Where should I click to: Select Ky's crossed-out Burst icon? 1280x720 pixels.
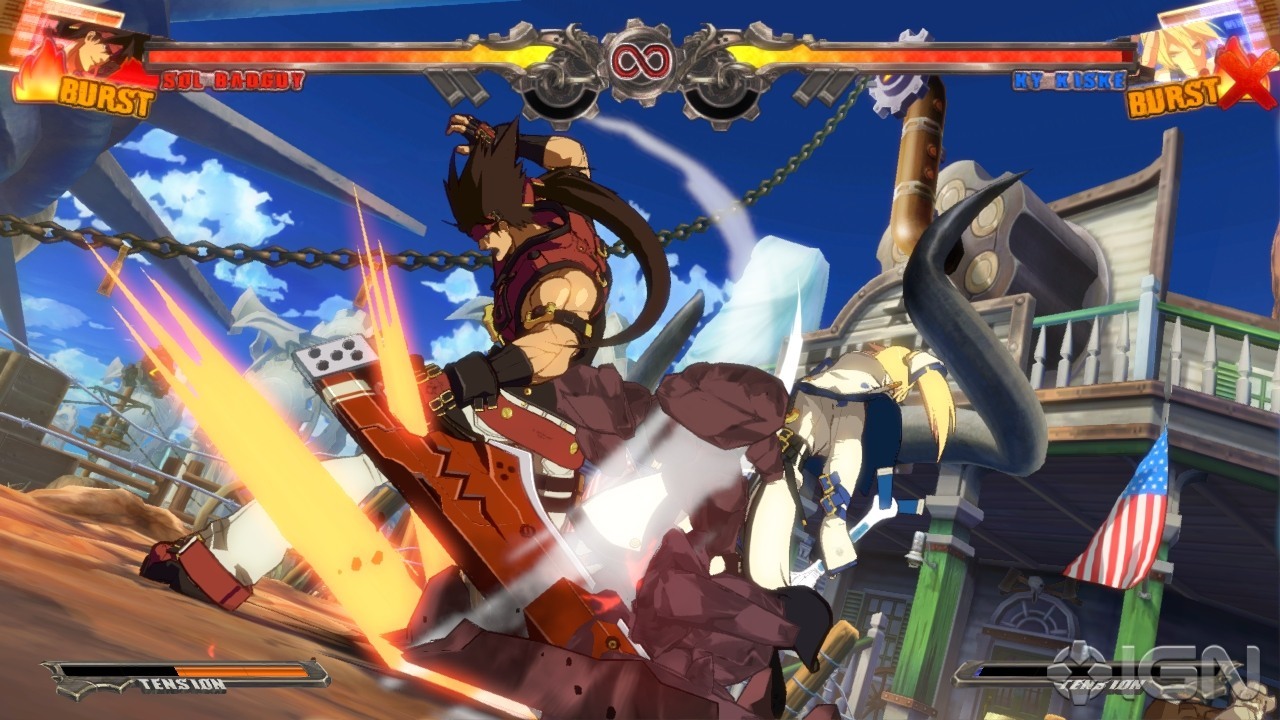point(1190,92)
